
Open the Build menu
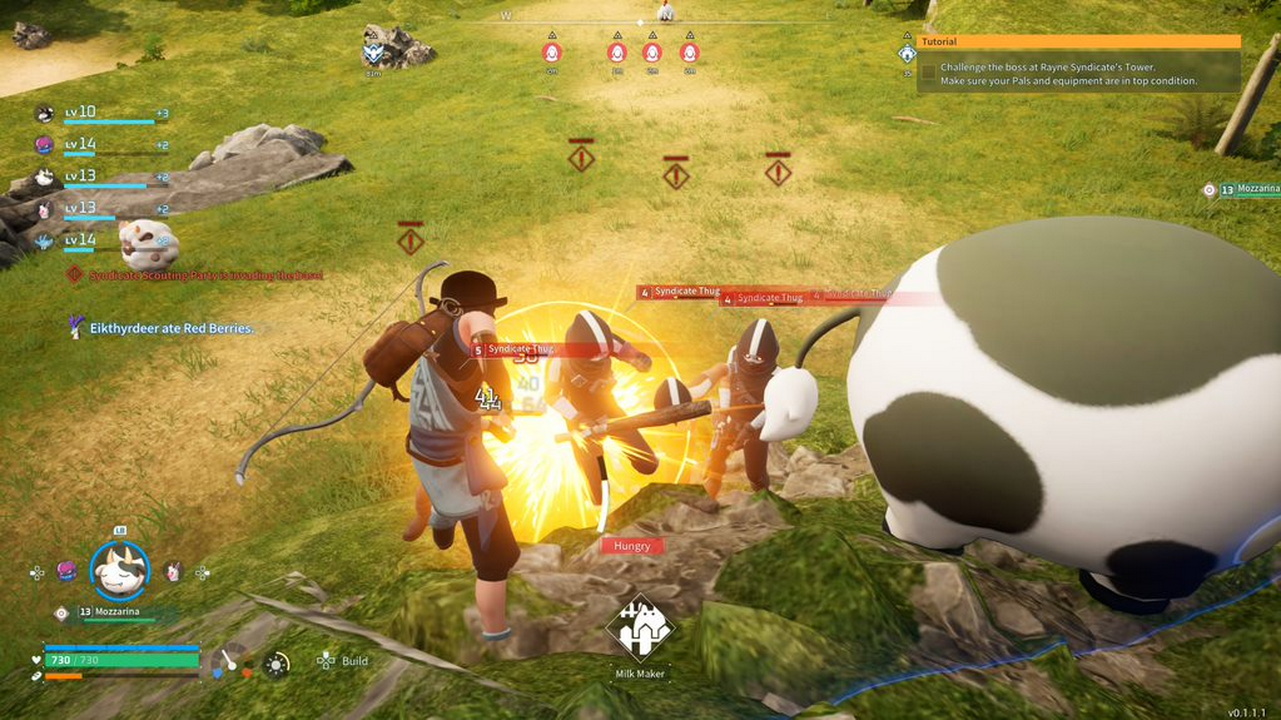coord(343,661)
